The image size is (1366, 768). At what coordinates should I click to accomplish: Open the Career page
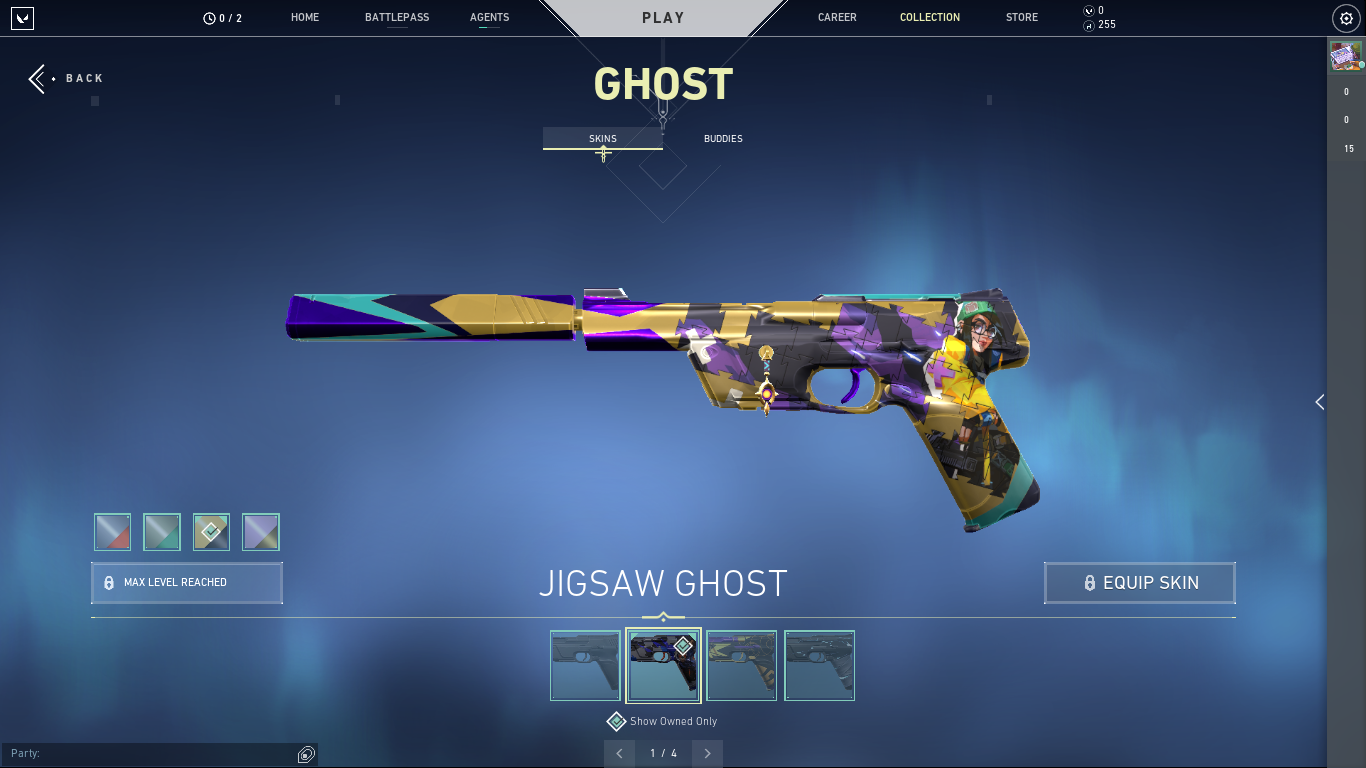pyautogui.click(x=837, y=18)
